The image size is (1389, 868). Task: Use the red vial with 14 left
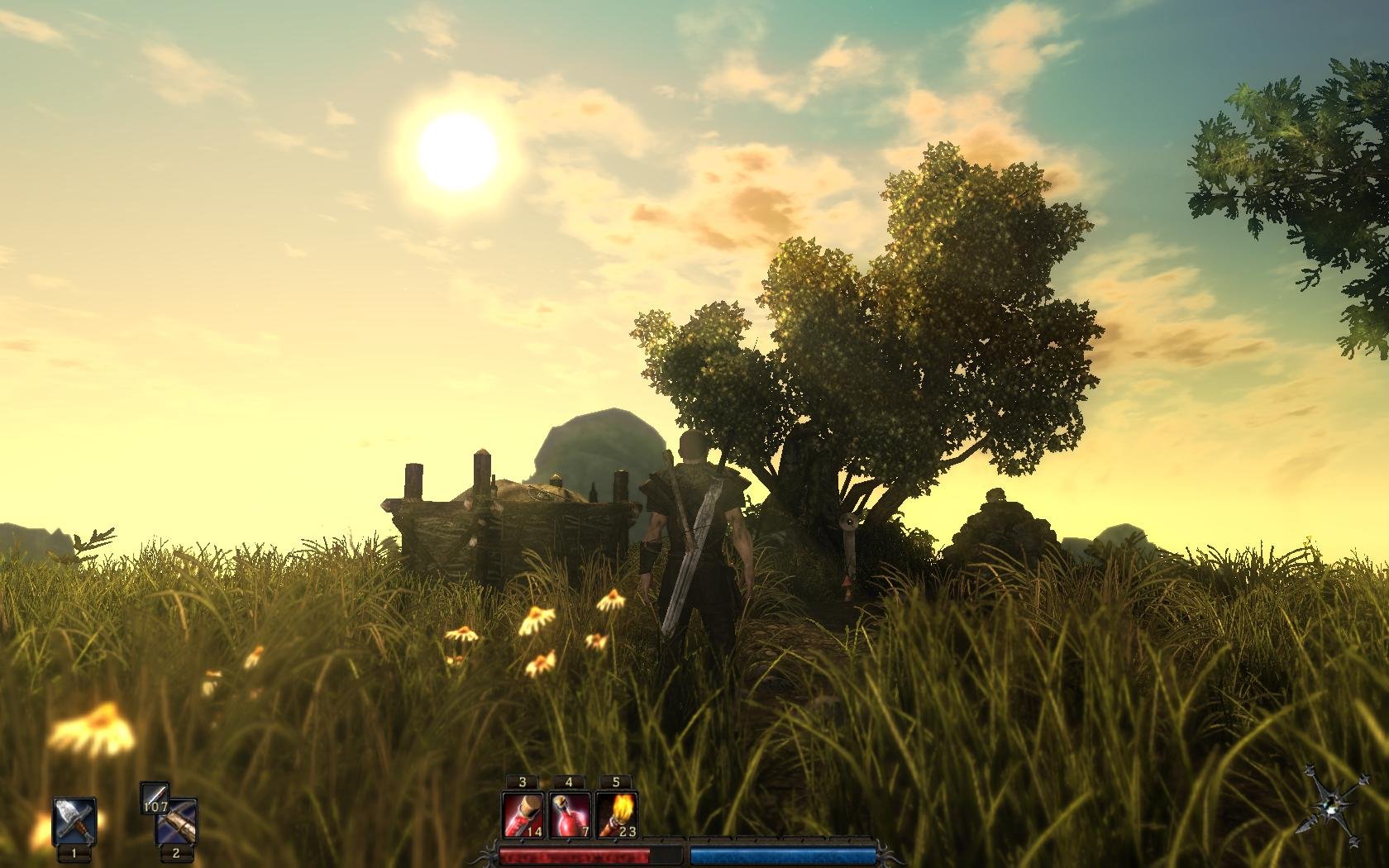click(523, 815)
